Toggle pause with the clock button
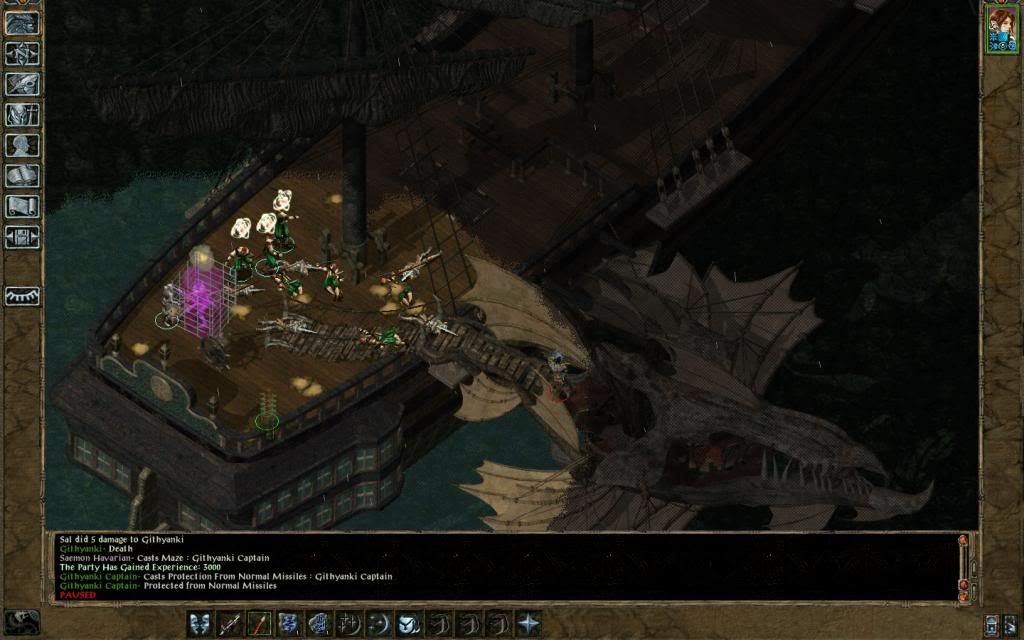The width and height of the screenshot is (1024, 640). (21, 622)
